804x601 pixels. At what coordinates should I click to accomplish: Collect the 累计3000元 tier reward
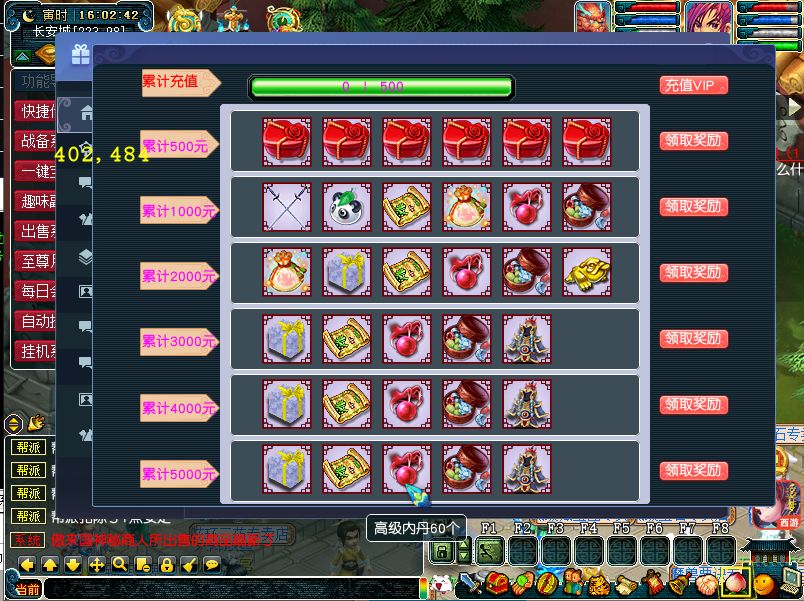click(693, 339)
